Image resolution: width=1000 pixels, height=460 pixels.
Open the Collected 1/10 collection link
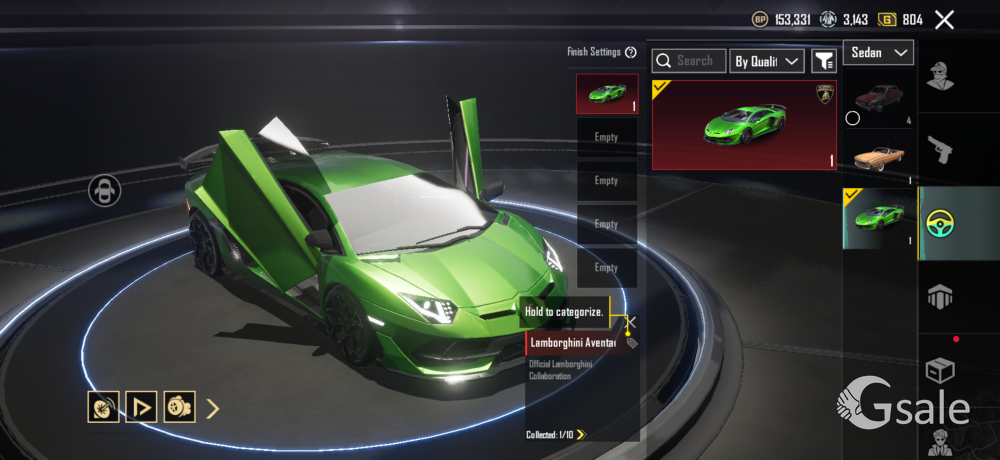[x=556, y=434]
